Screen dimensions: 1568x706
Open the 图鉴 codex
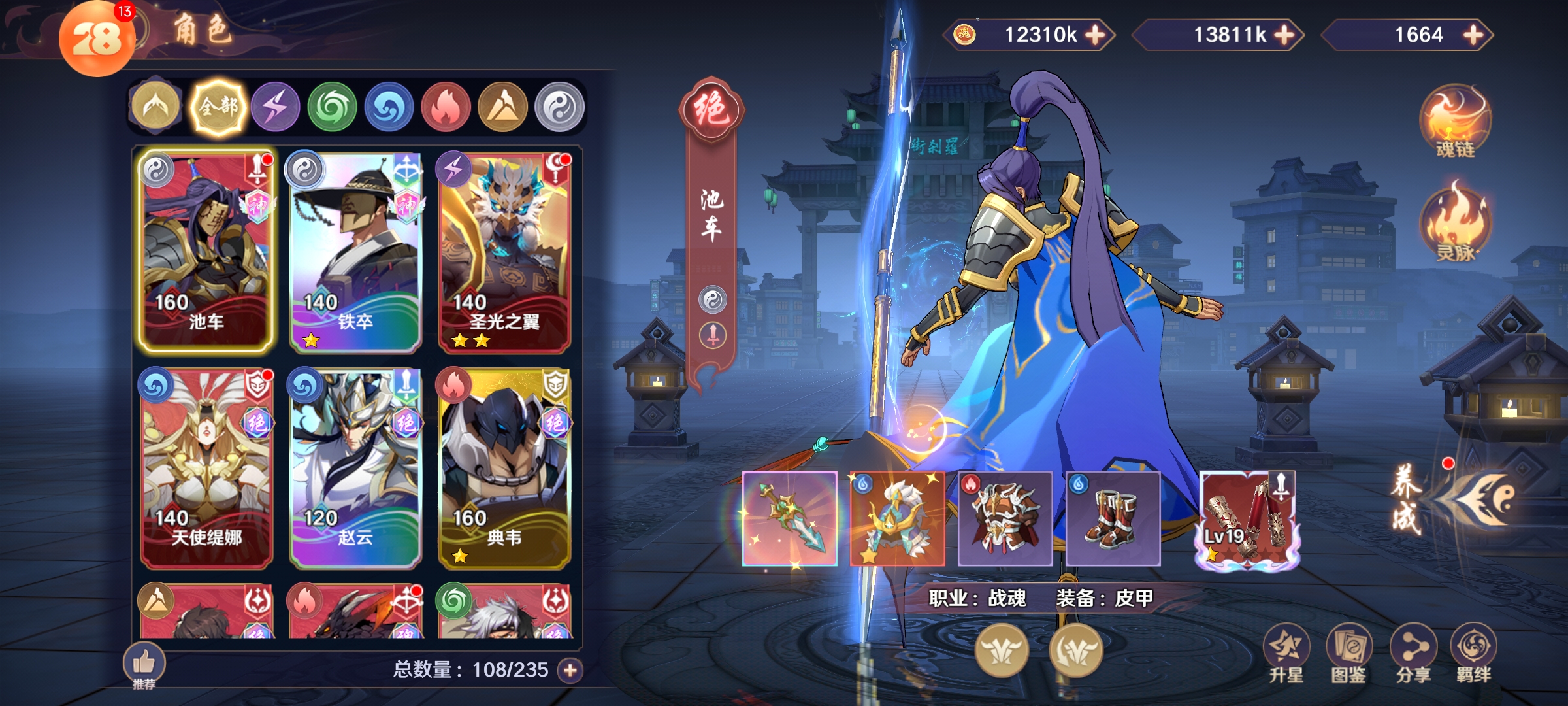(1348, 654)
